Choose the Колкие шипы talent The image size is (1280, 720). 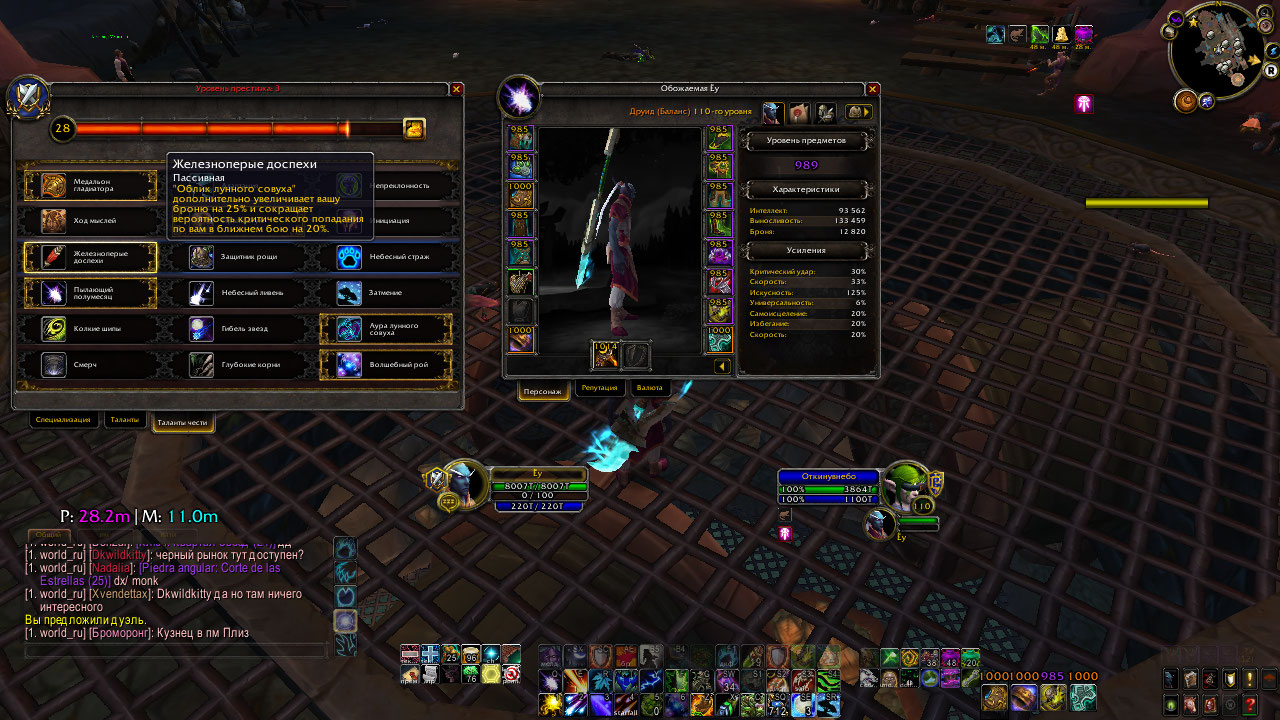tap(91, 329)
